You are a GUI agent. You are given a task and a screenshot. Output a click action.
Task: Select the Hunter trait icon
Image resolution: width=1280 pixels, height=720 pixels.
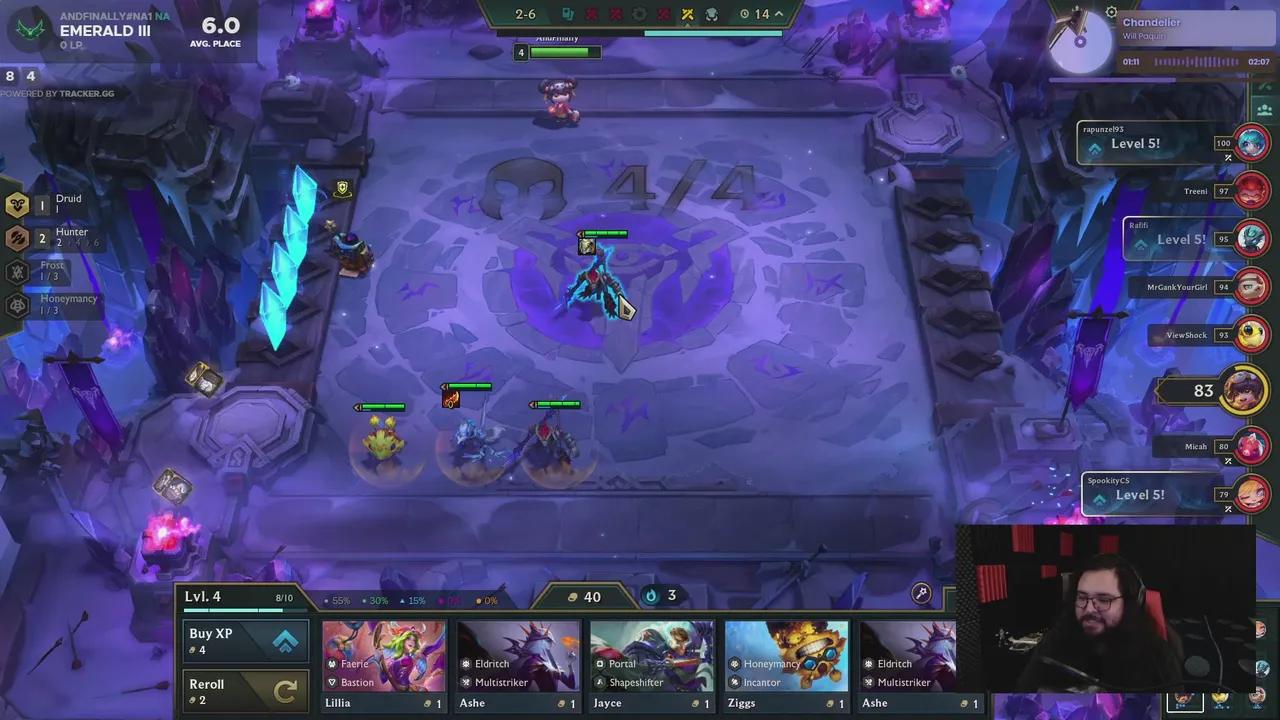[x=18, y=237]
